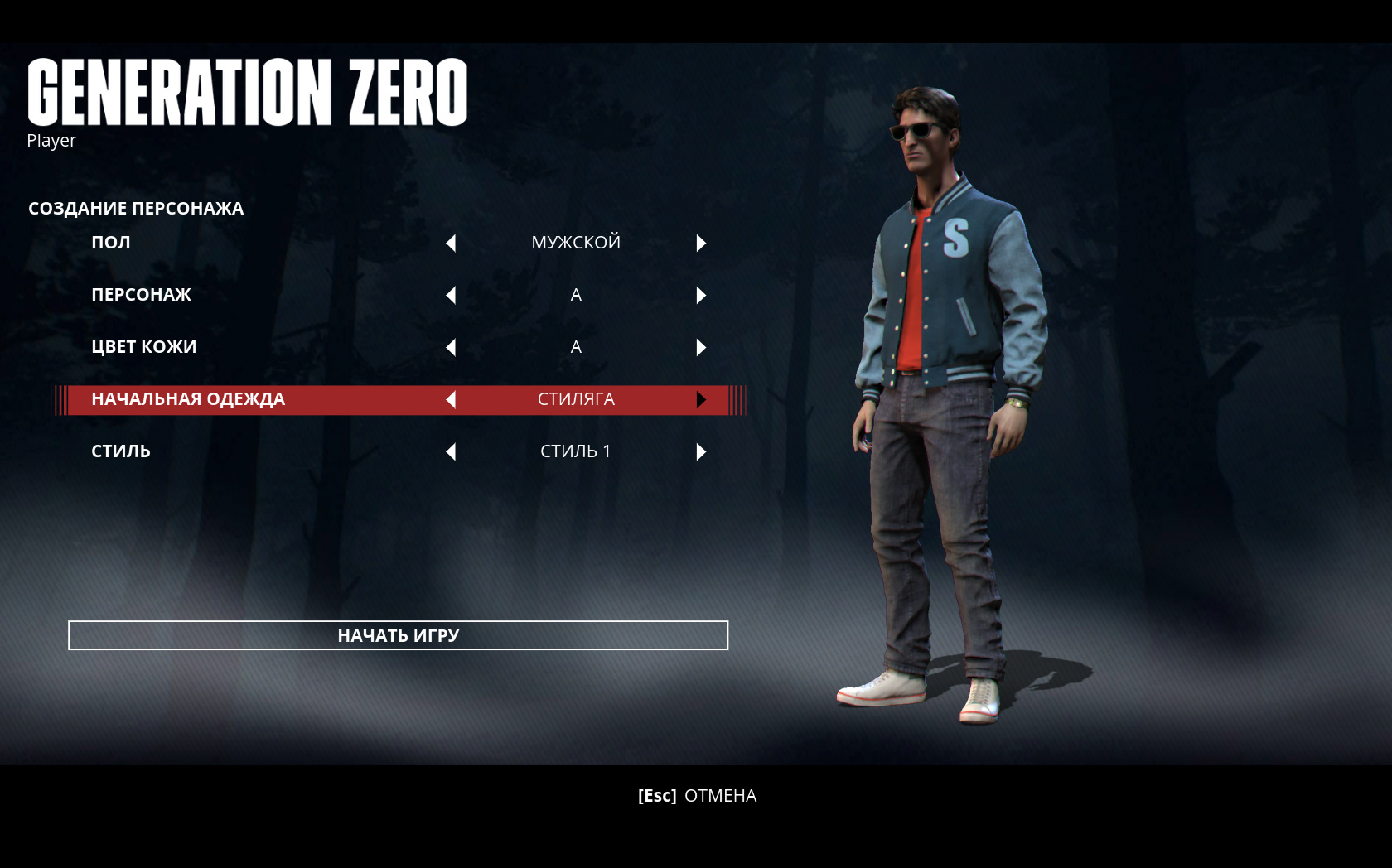Select the НАЧАЛЬНАЯ ОДЕЖДА row

tap(188, 399)
